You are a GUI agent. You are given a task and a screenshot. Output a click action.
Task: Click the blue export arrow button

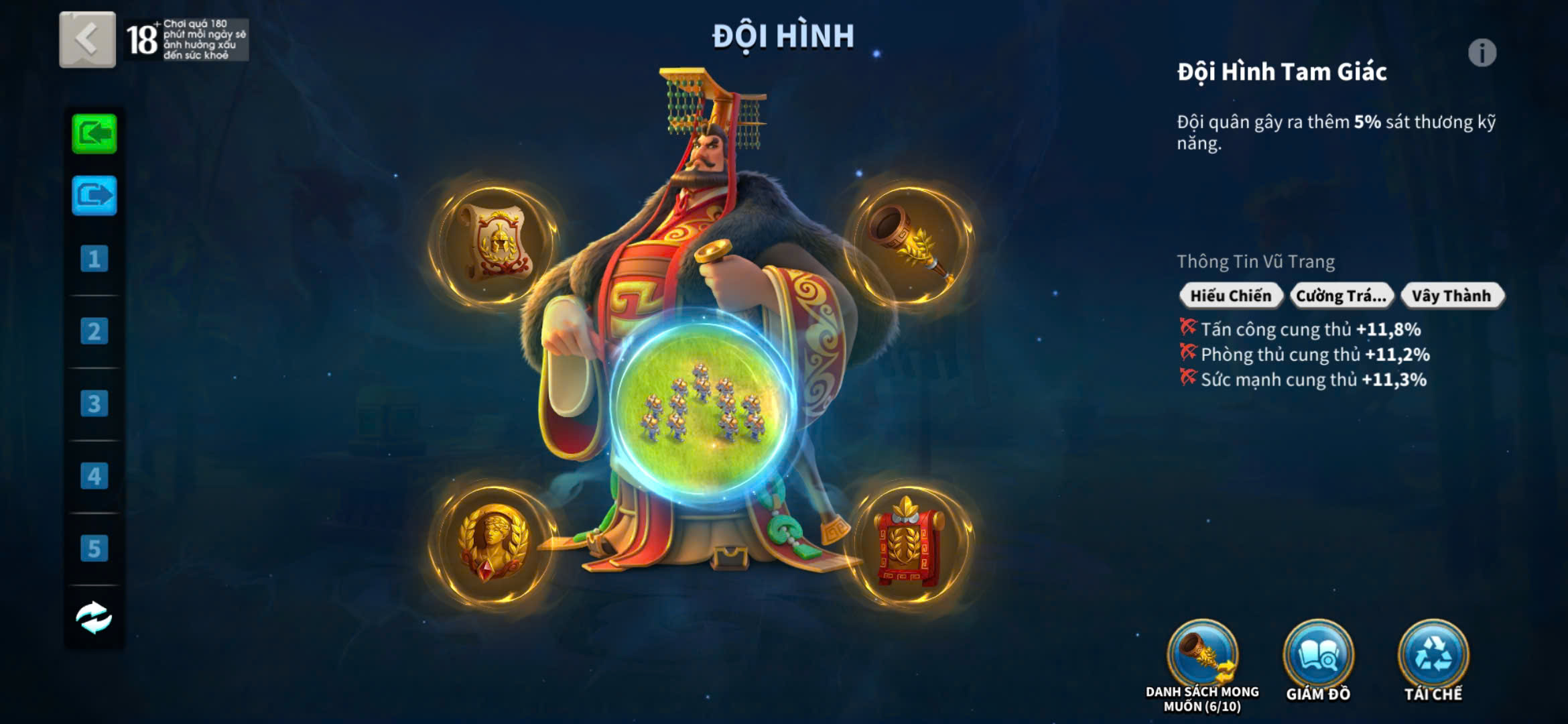(x=94, y=196)
